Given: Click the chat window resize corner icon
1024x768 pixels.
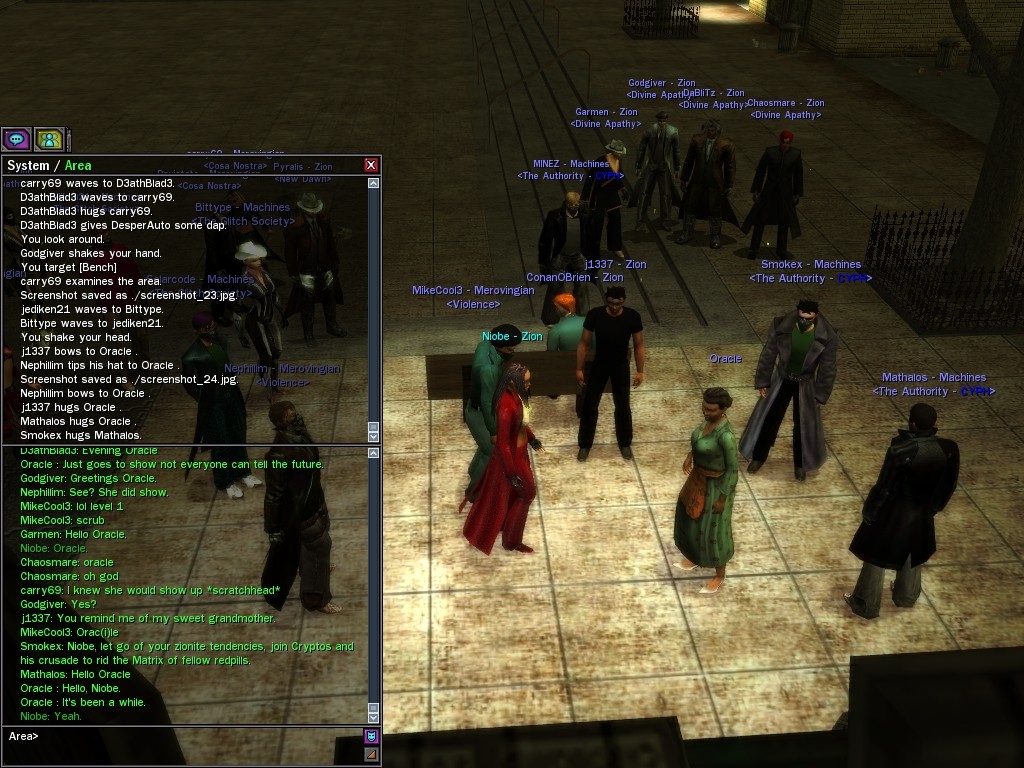Looking at the screenshot, I should click(371, 754).
